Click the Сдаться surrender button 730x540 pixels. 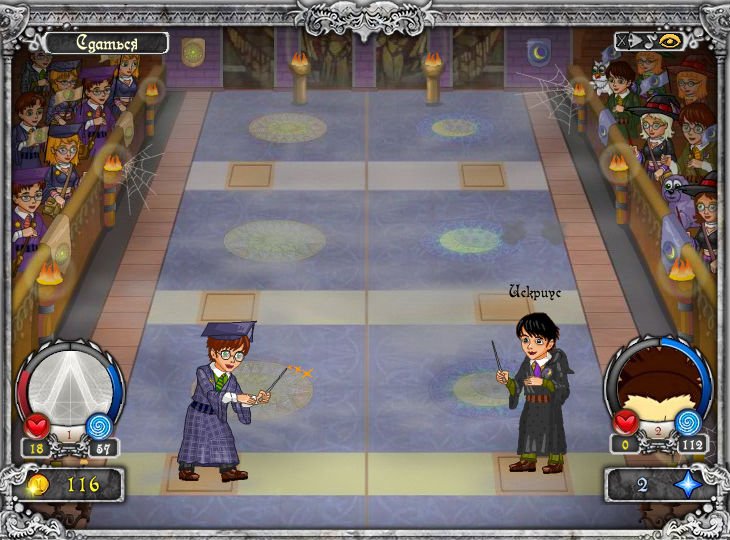coord(106,43)
